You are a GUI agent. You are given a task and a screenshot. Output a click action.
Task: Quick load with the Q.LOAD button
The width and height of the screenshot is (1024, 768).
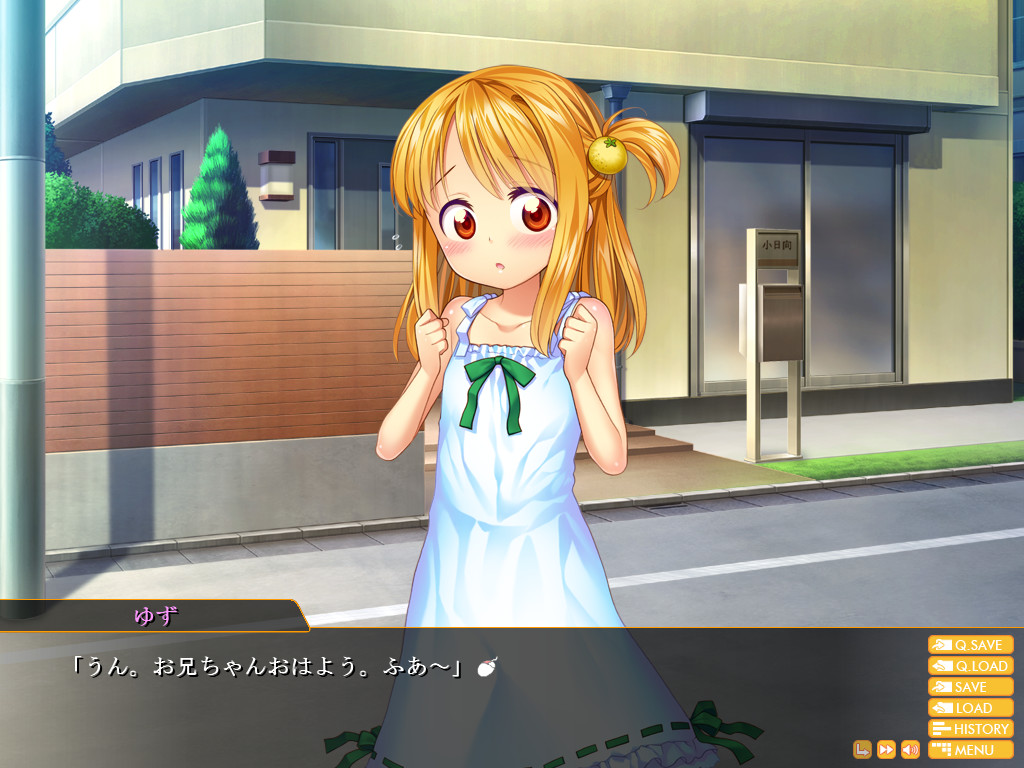(x=970, y=666)
